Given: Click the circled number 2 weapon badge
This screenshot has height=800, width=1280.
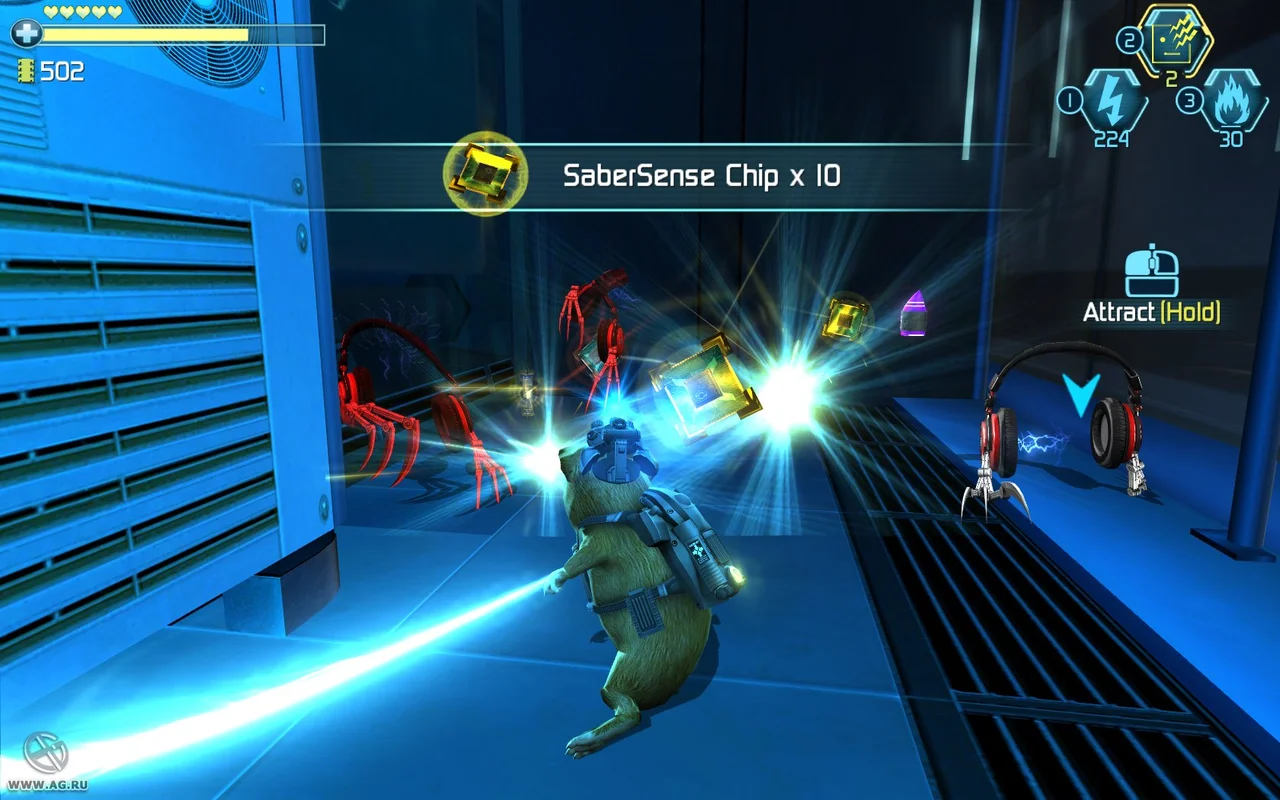Looking at the screenshot, I should coord(1130,40).
